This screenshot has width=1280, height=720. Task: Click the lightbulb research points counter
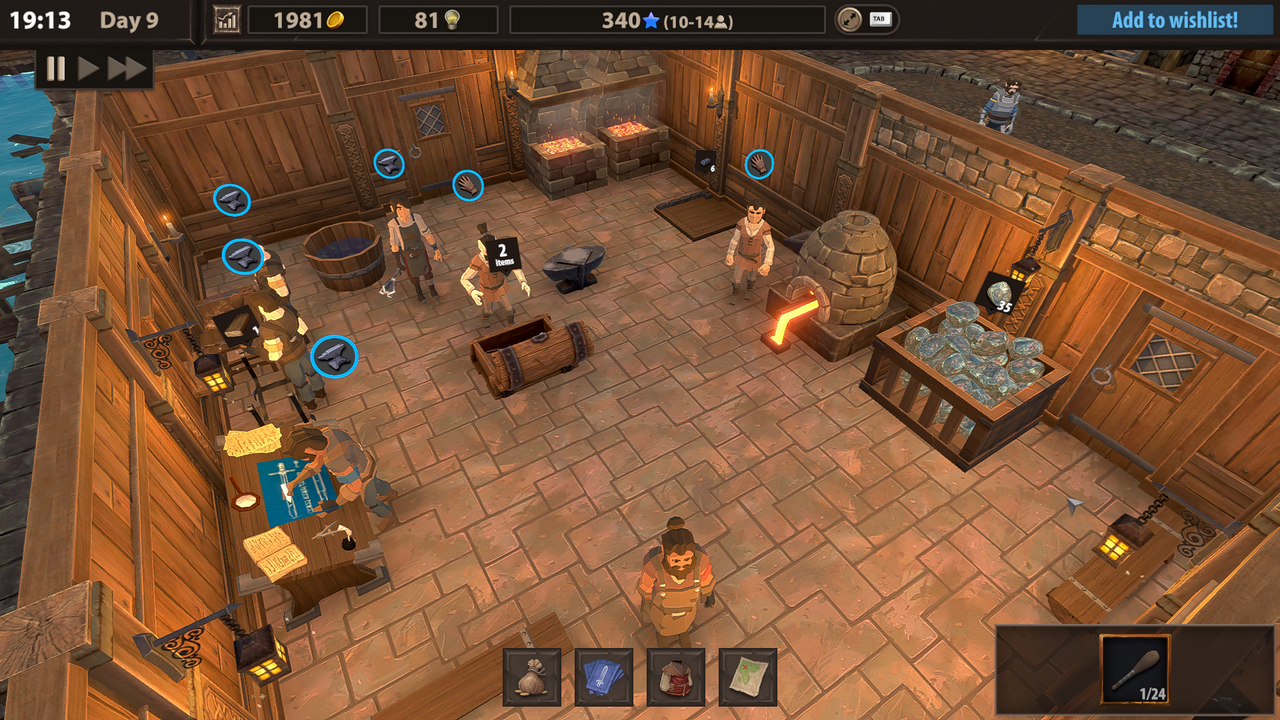438,18
